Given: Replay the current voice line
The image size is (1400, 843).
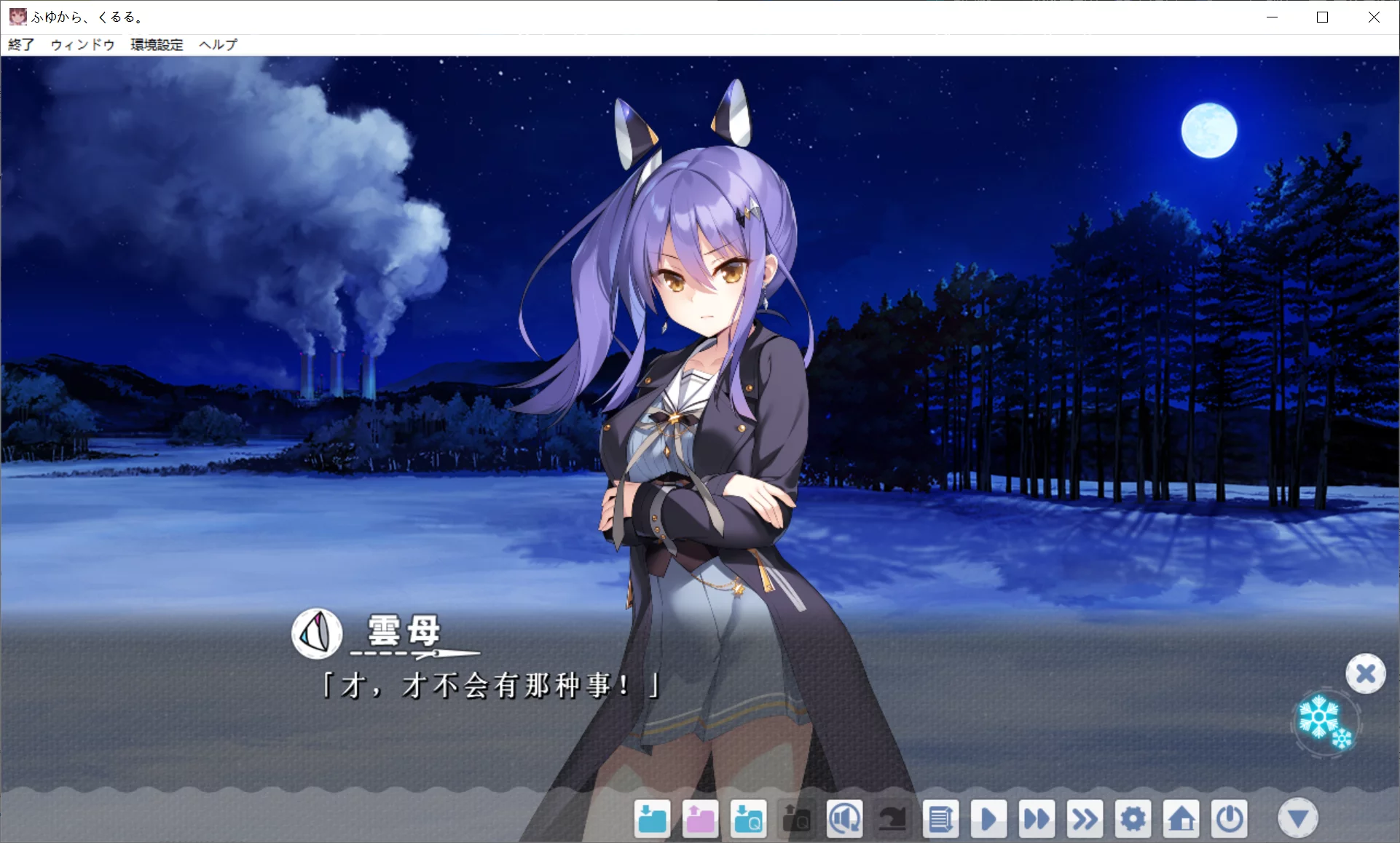Looking at the screenshot, I should (x=845, y=818).
